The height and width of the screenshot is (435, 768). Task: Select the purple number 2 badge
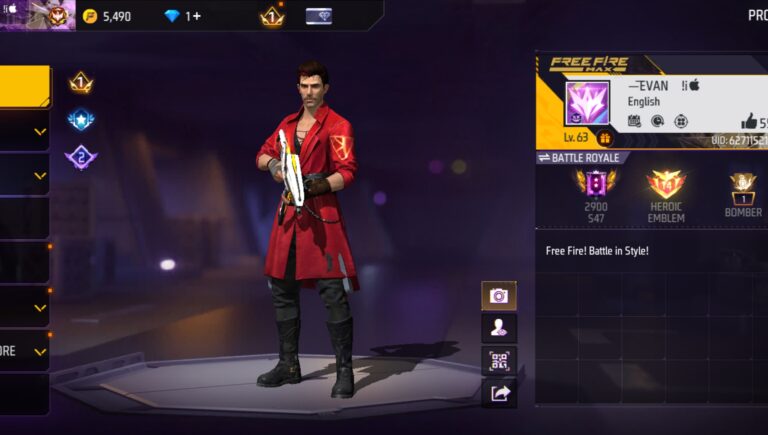coord(81,157)
